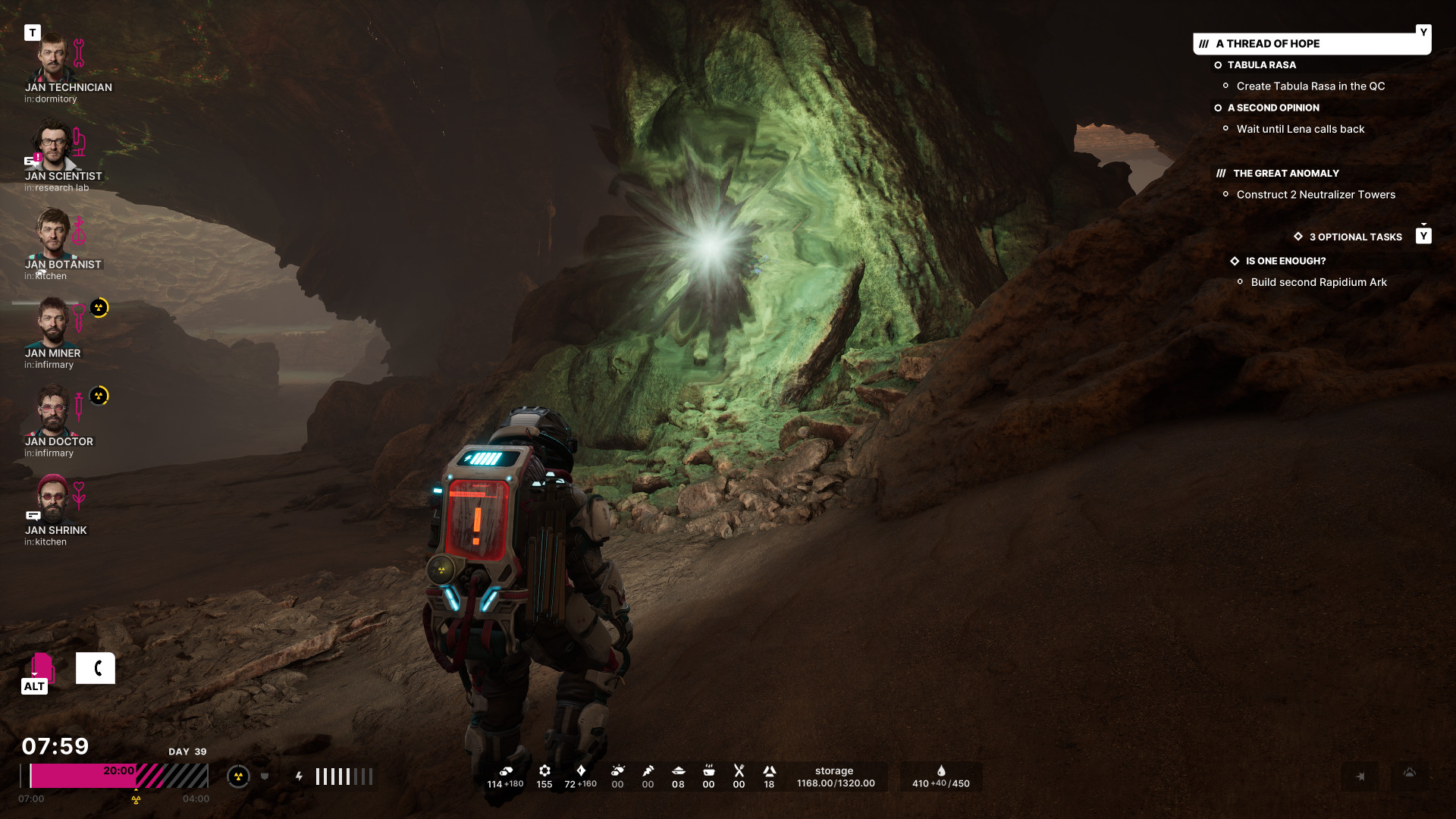Screen dimensions: 1456x819
Task: Click the radiation indicator beside the time bar
Action: 238,777
